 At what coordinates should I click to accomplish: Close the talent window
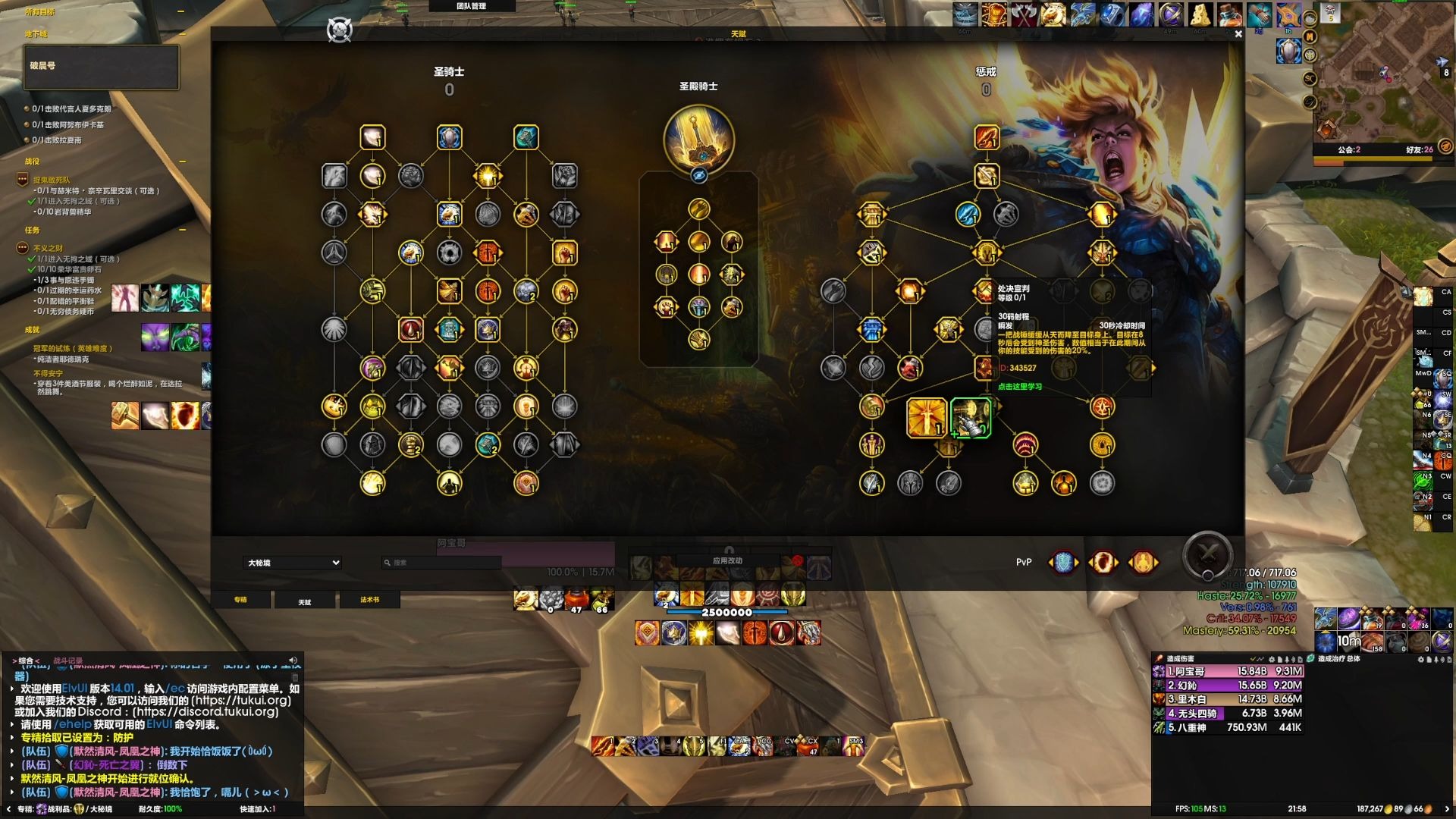[x=1238, y=34]
